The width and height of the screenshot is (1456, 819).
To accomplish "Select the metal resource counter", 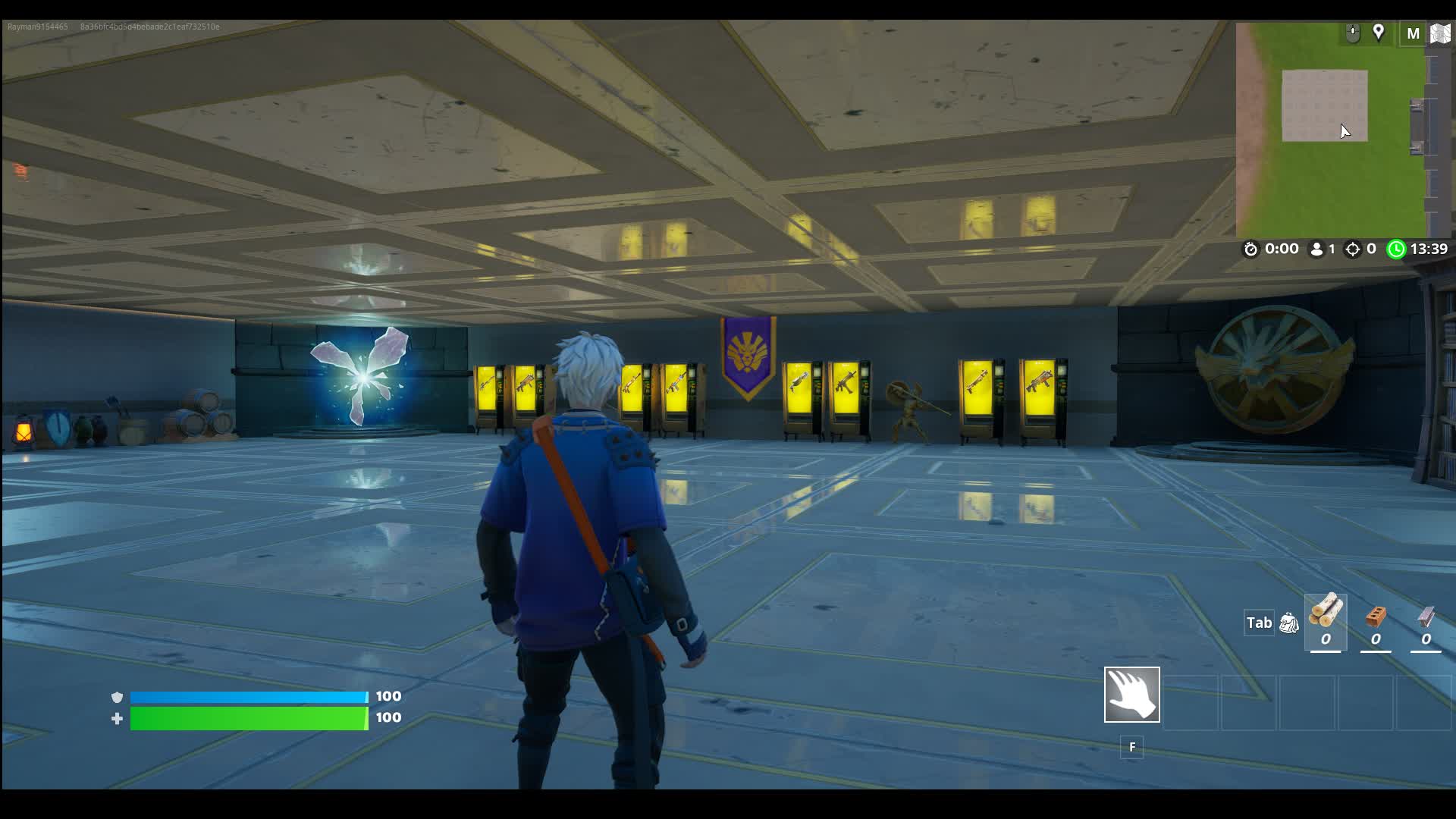I will 1426,622.
